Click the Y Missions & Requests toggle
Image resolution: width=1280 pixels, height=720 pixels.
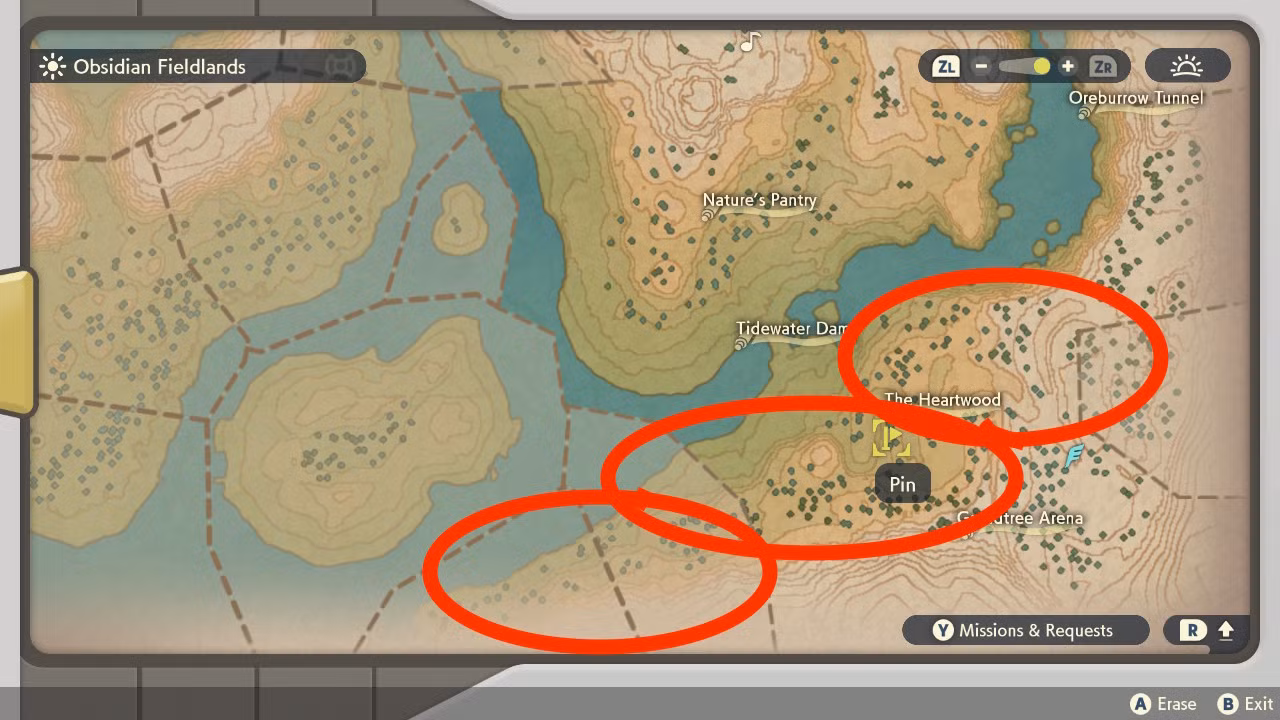pos(1026,631)
